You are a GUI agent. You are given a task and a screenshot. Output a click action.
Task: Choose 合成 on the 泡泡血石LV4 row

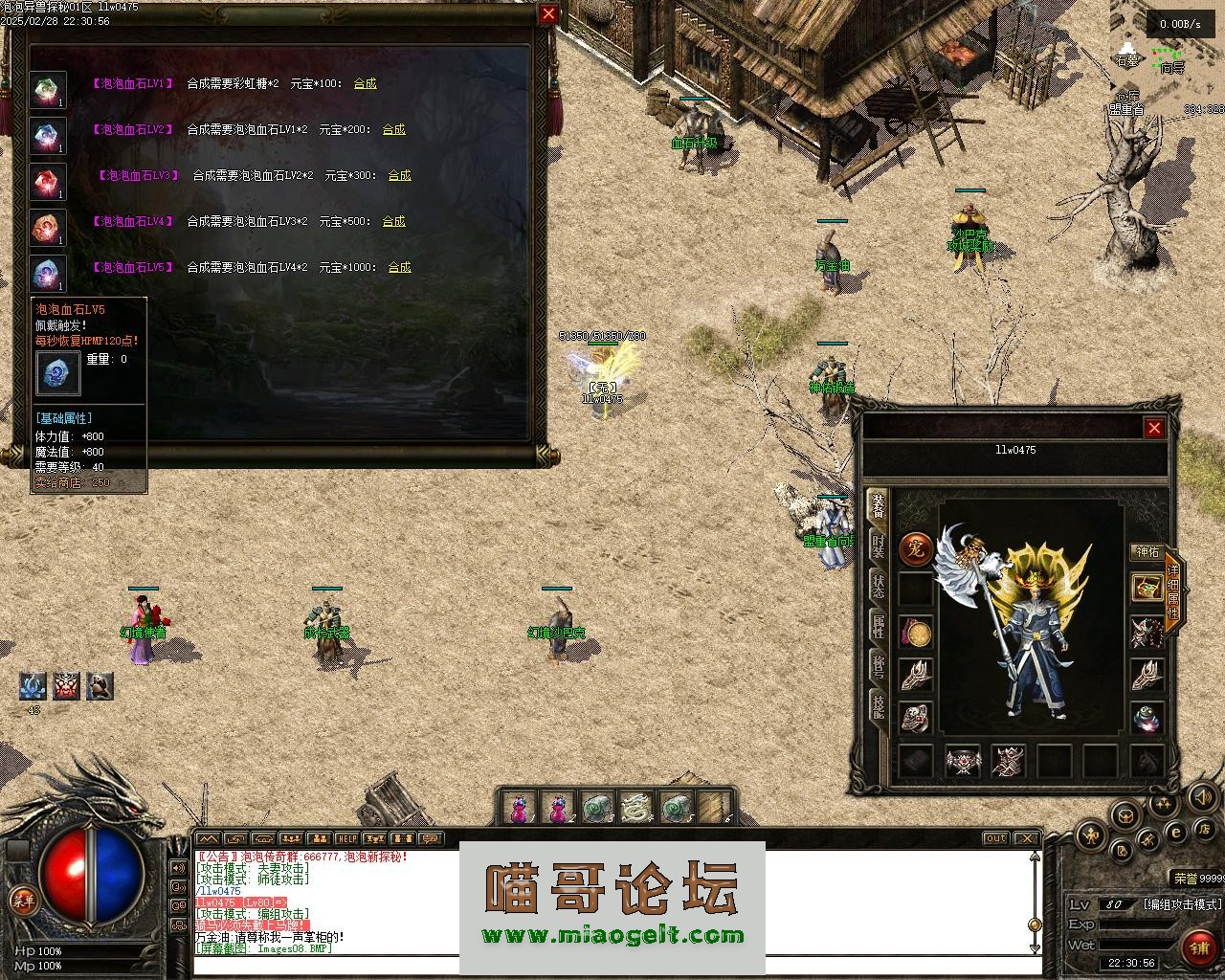393,221
